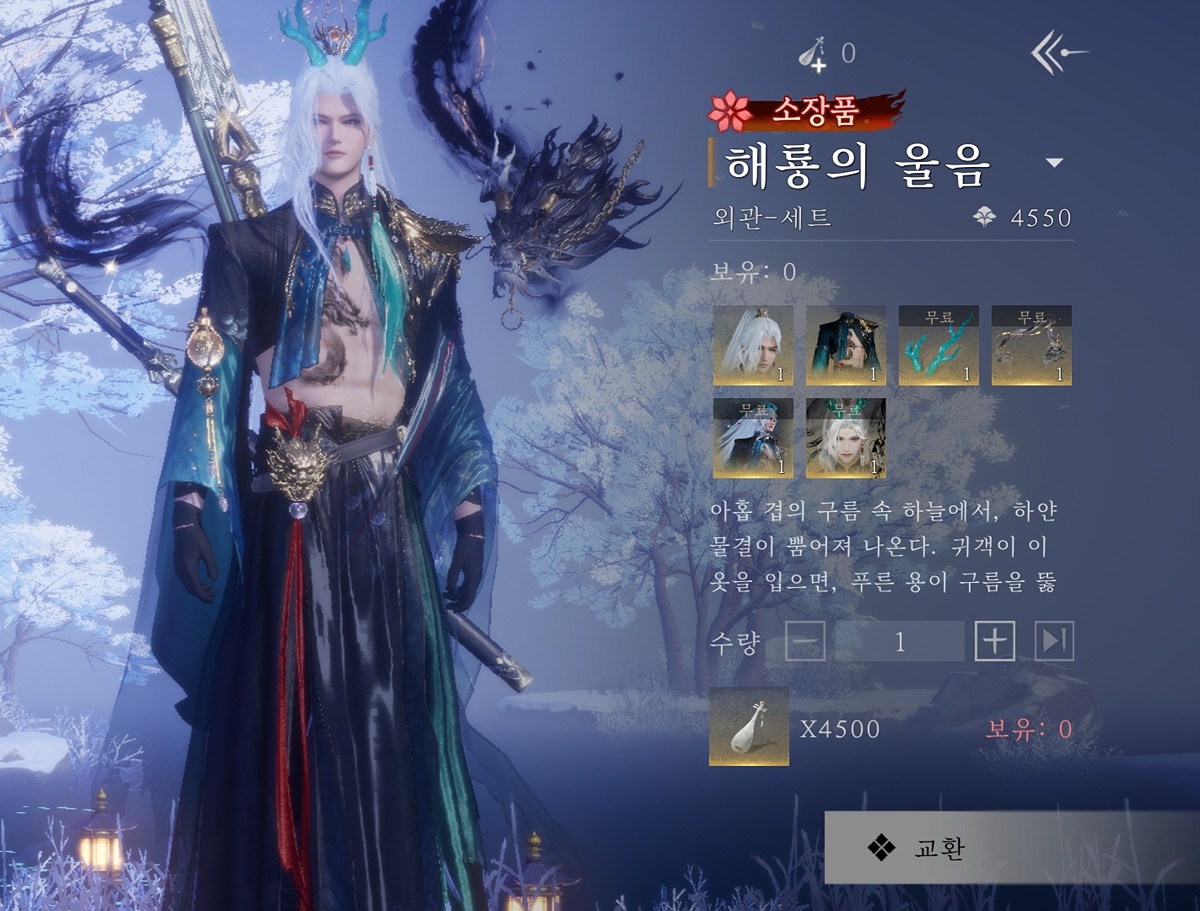Click the quantity number field
The width and height of the screenshot is (1200, 911).
click(900, 641)
